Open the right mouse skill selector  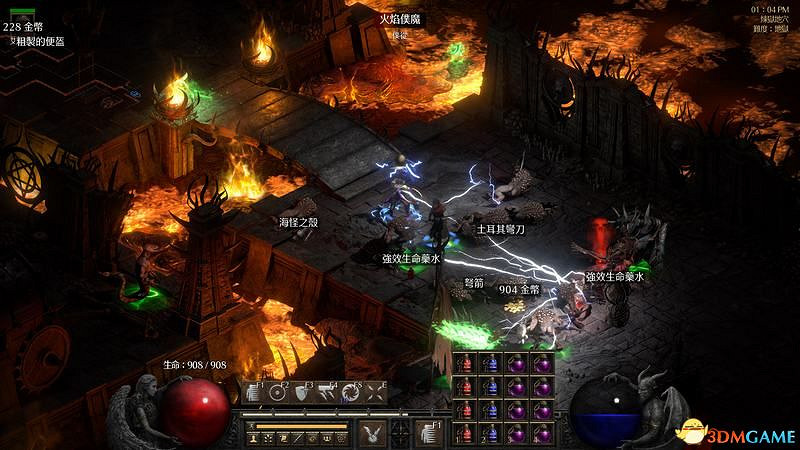[x=429, y=432]
